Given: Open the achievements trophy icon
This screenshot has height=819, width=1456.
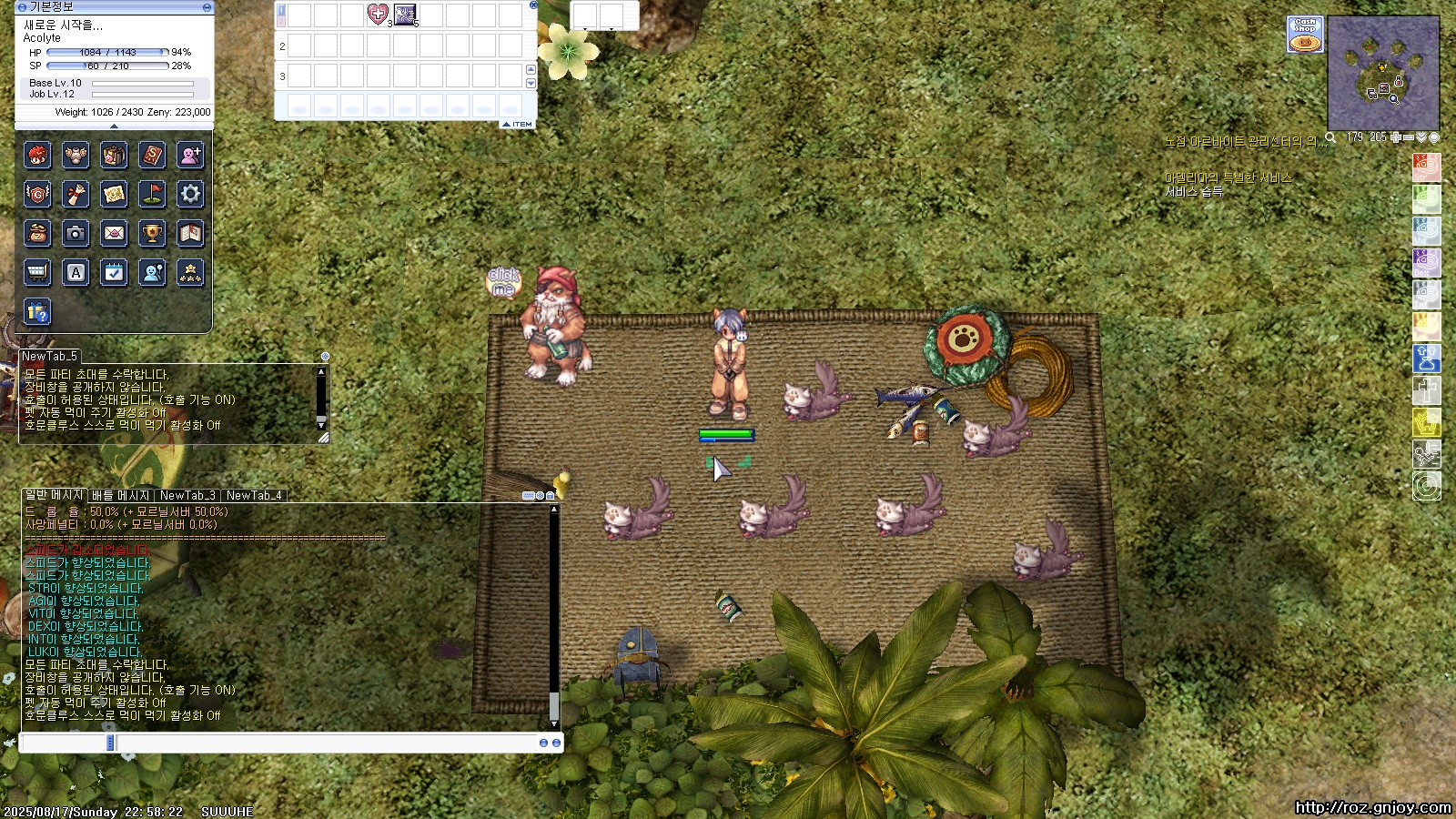Looking at the screenshot, I should (152, 233).
